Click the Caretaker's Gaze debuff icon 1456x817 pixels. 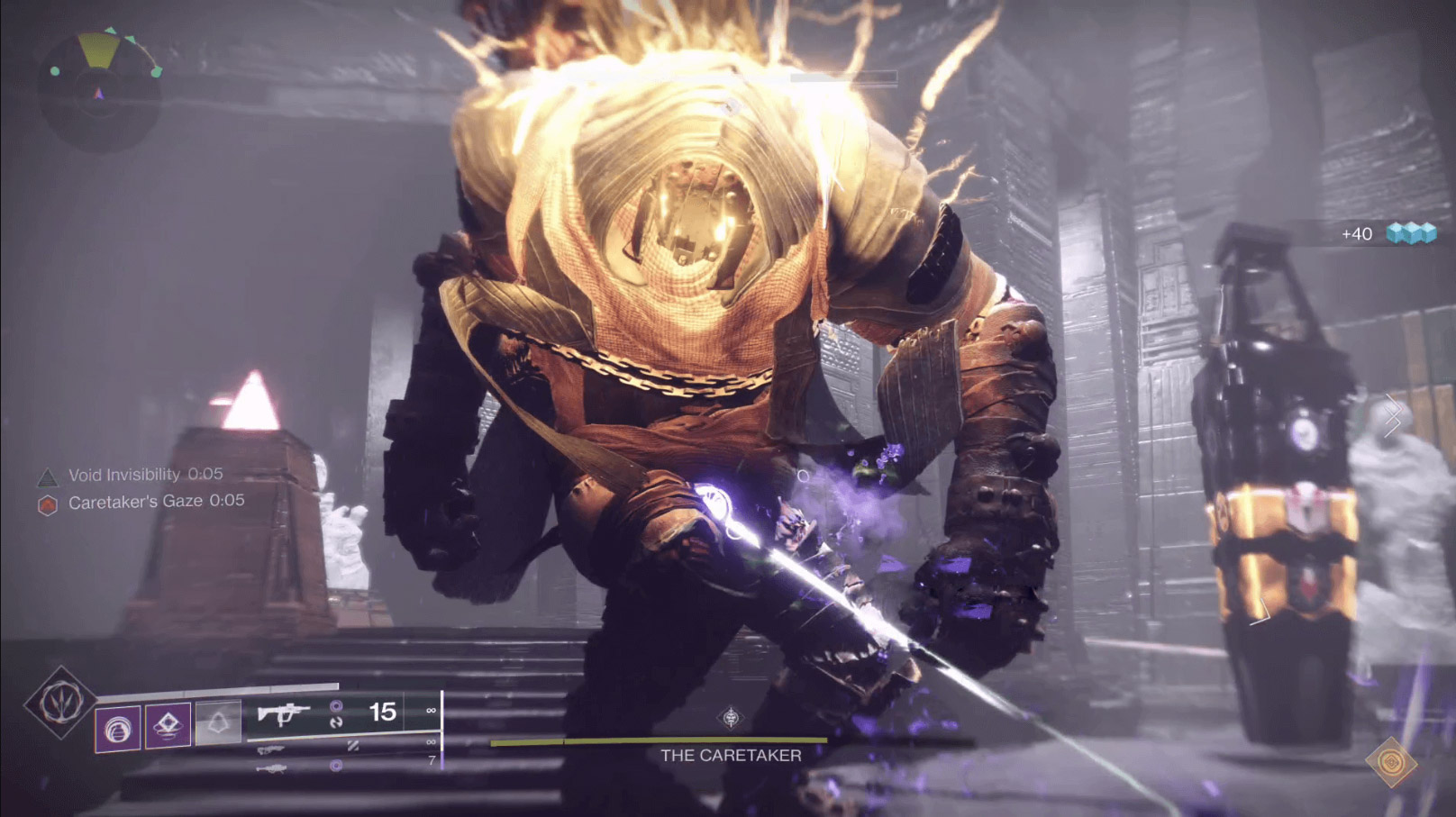pyautogui.click(x=47, y=504)
